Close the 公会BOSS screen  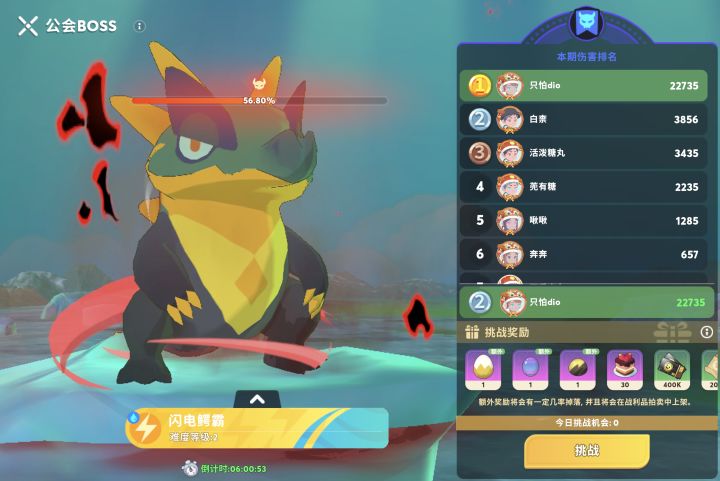pos(27,26)
